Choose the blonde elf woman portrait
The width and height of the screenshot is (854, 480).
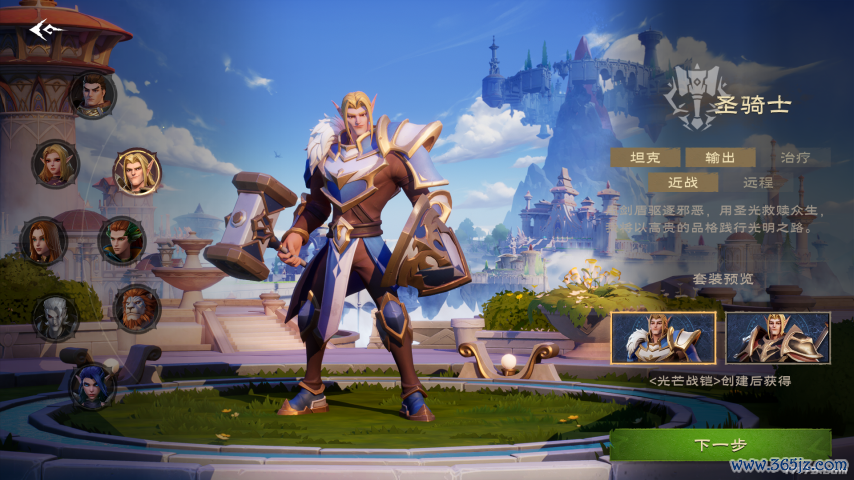click(55, 163)
